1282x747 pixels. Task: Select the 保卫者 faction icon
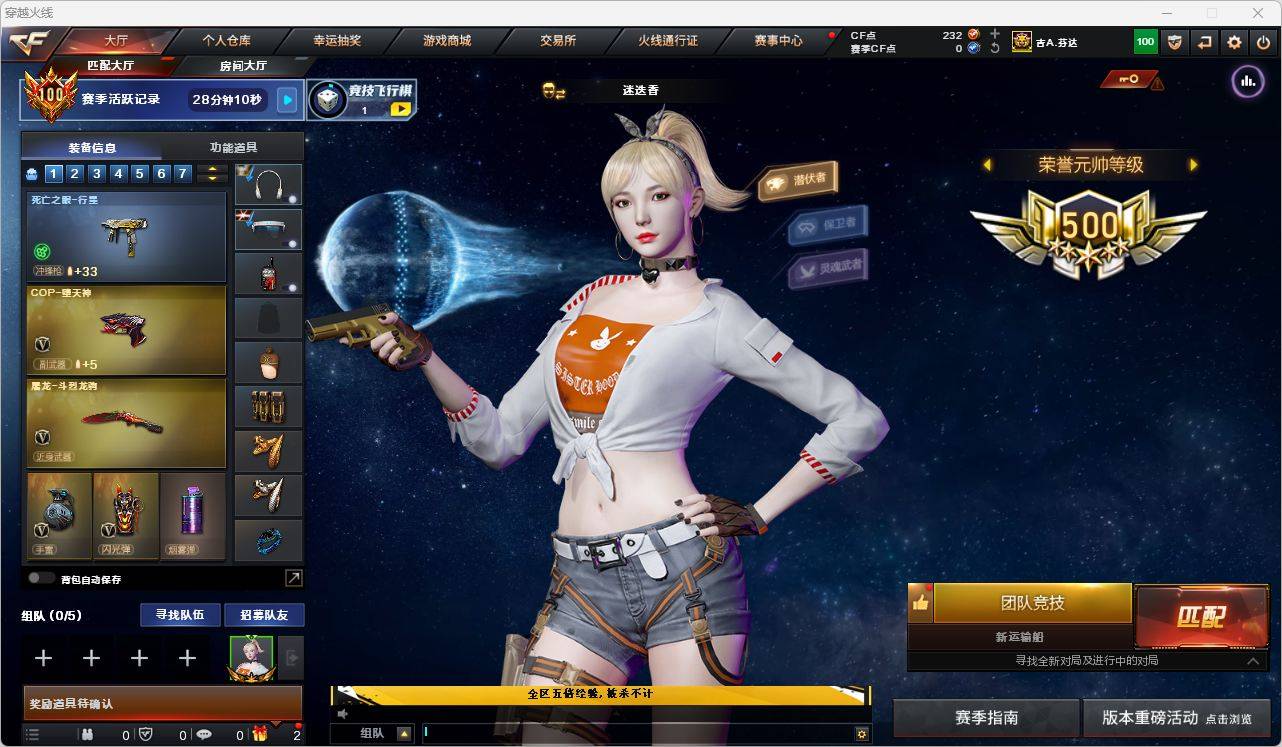click(x=827, y=226)
